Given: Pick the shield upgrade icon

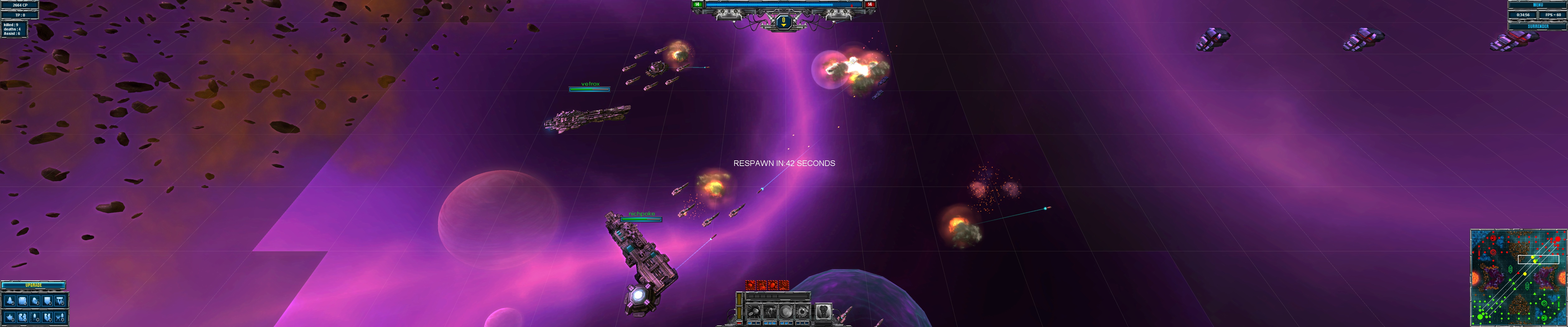Looking at the screenshot, I should [x=48, y=301].
